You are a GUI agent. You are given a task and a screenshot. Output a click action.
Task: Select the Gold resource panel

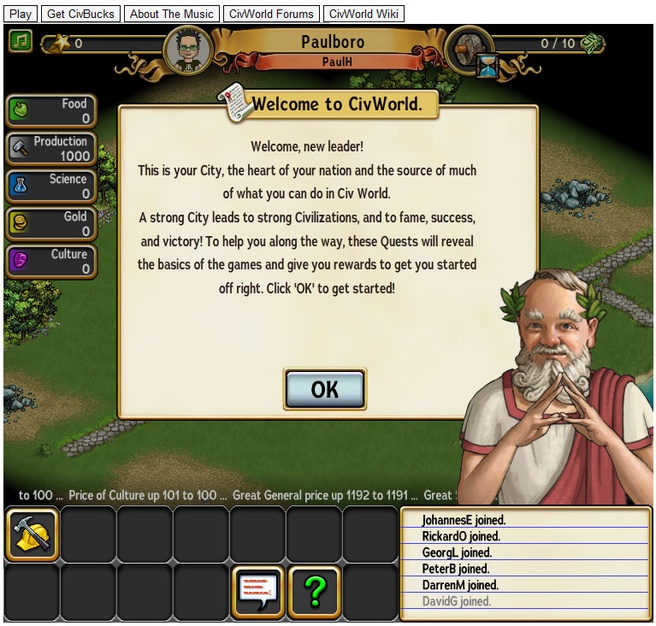51,223
